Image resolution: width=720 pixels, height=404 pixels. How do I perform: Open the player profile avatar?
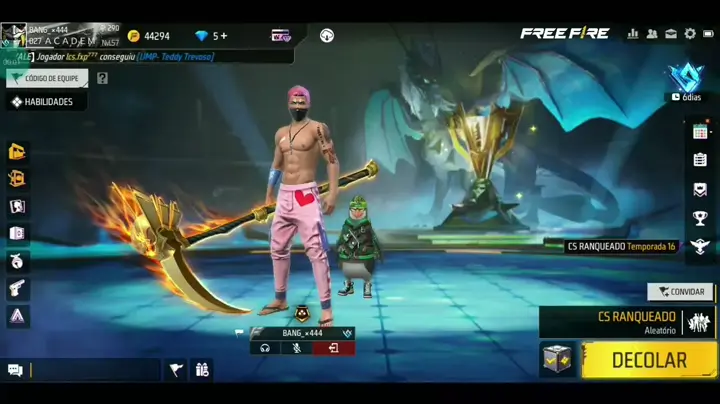(x=13, y=35)
